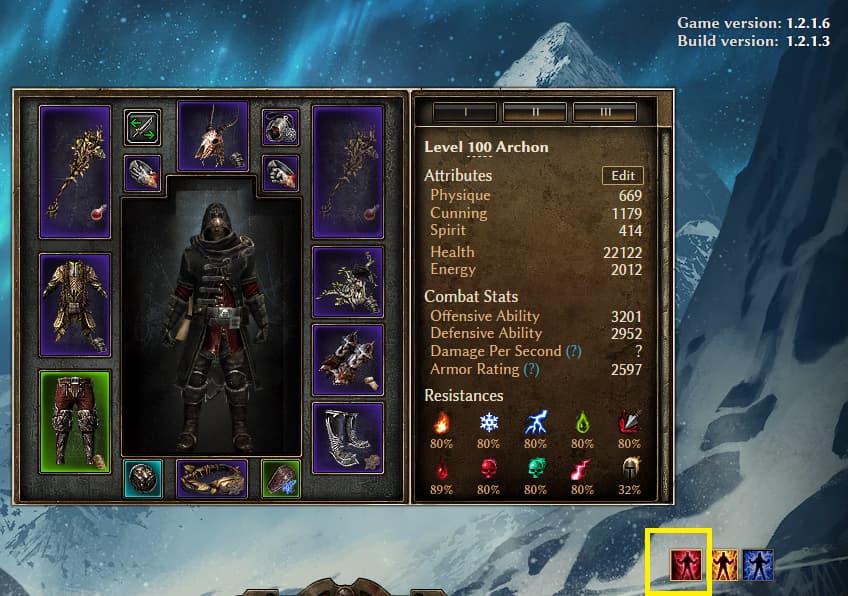
Task: Select the golden belt slot
Action: click(212, 478)
